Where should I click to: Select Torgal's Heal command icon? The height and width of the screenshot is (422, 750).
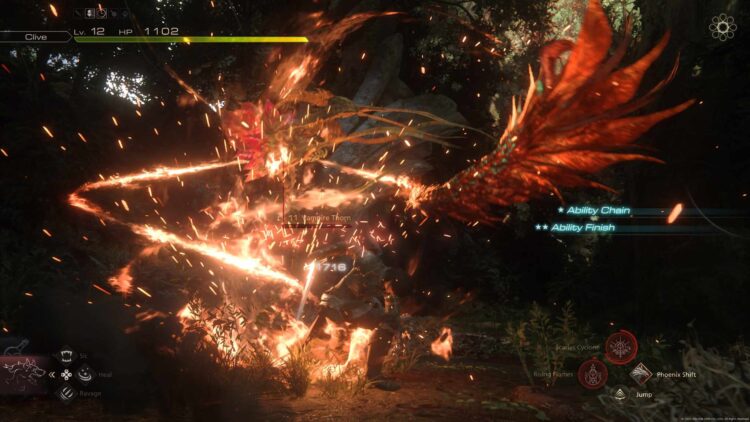click(x=86, y=375)
